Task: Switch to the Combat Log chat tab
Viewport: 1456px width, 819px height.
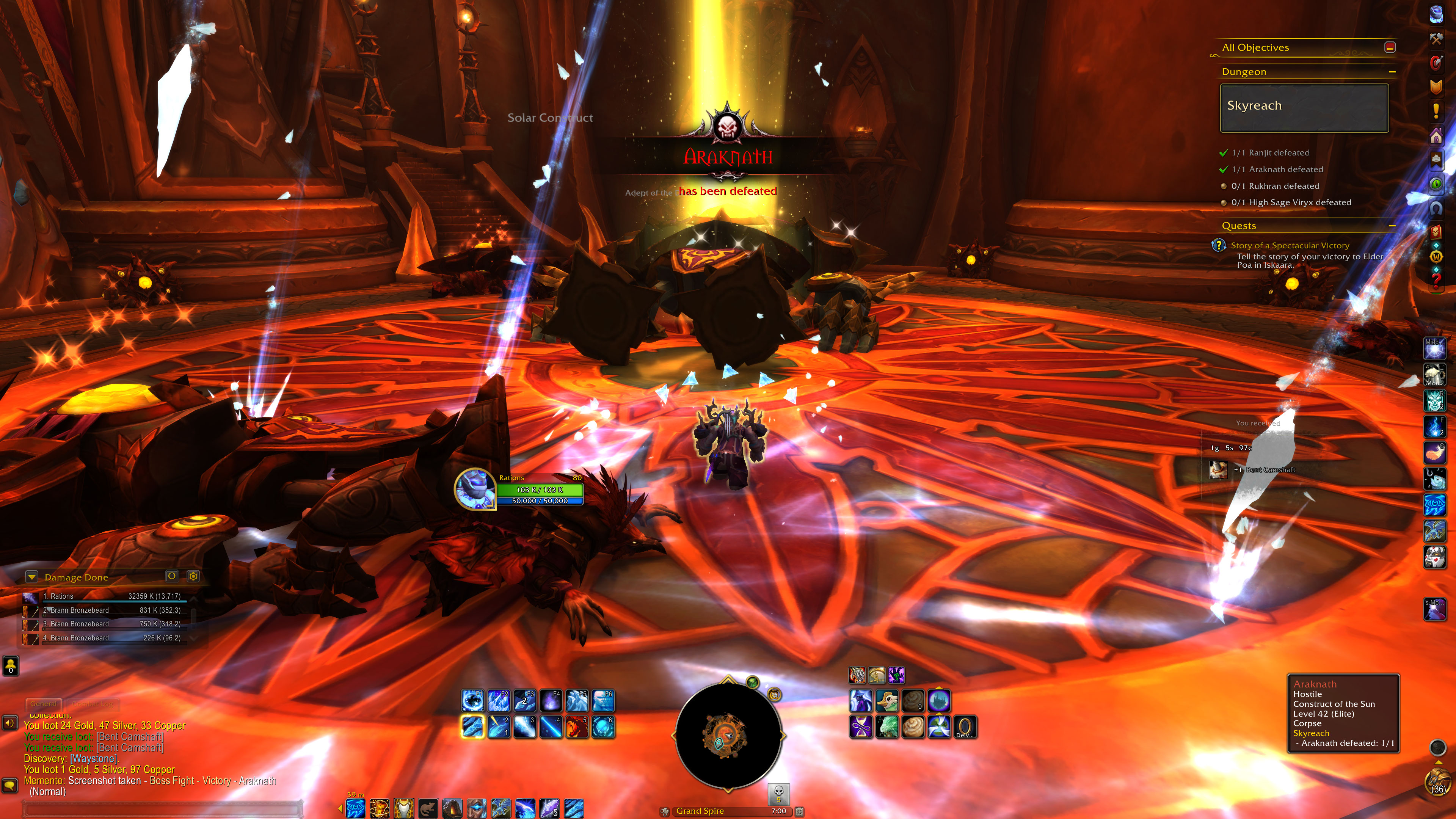Action: point(93,704)
